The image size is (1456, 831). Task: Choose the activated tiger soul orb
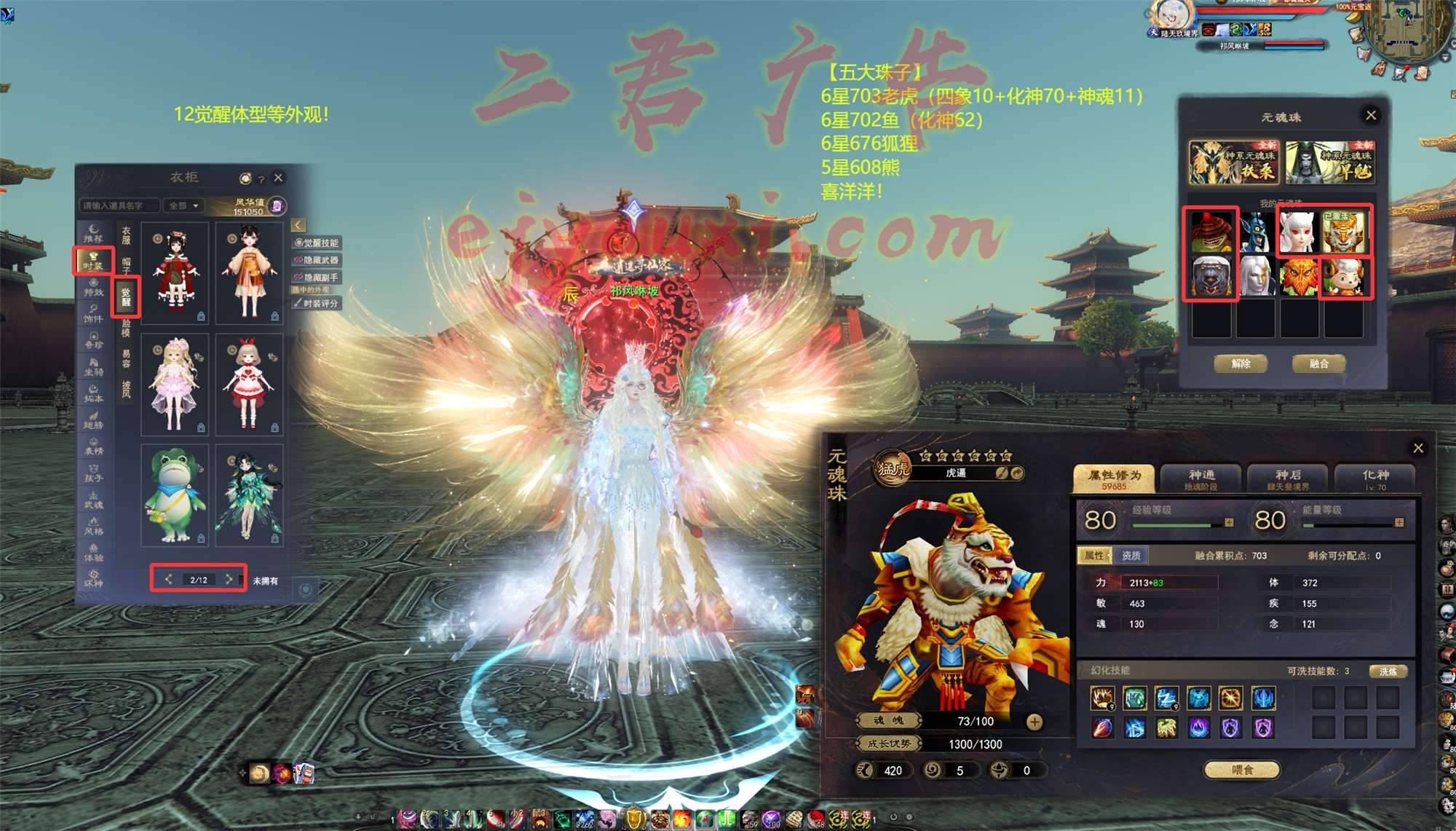pyautogui.click(x=1345, y=232)
